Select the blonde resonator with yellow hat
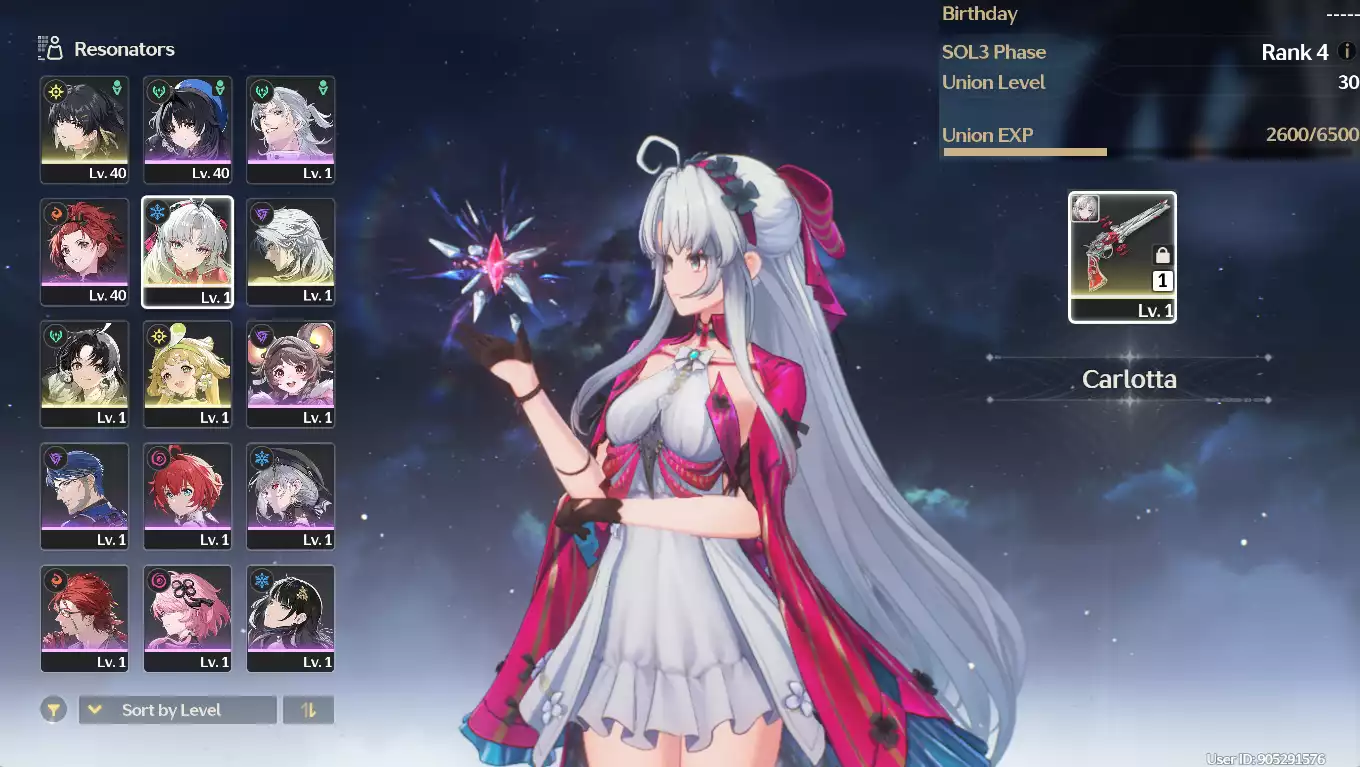1360x767 pixels. tap(188, 374)
